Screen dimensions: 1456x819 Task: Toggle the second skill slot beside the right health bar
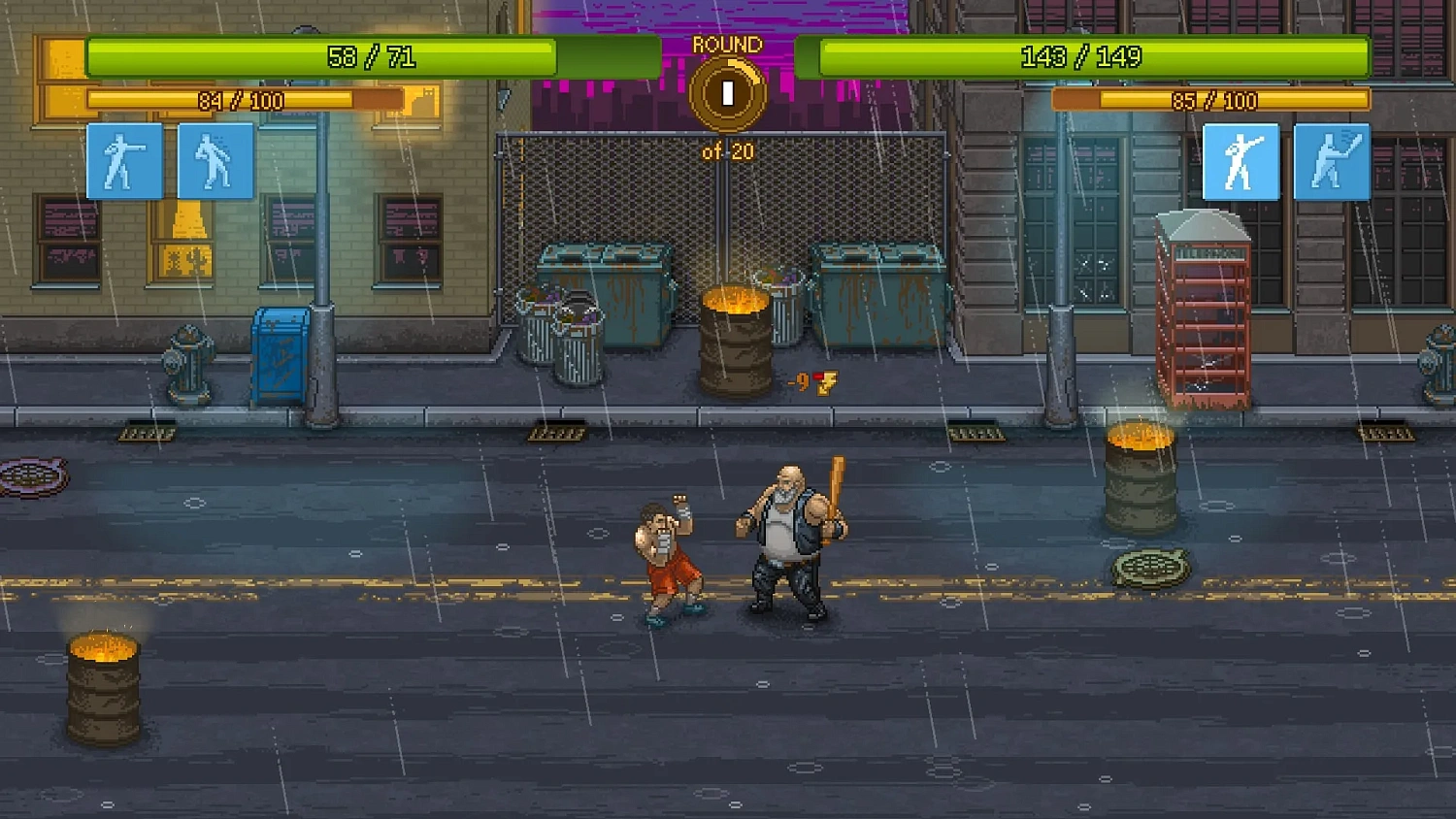pos(1333,160)
